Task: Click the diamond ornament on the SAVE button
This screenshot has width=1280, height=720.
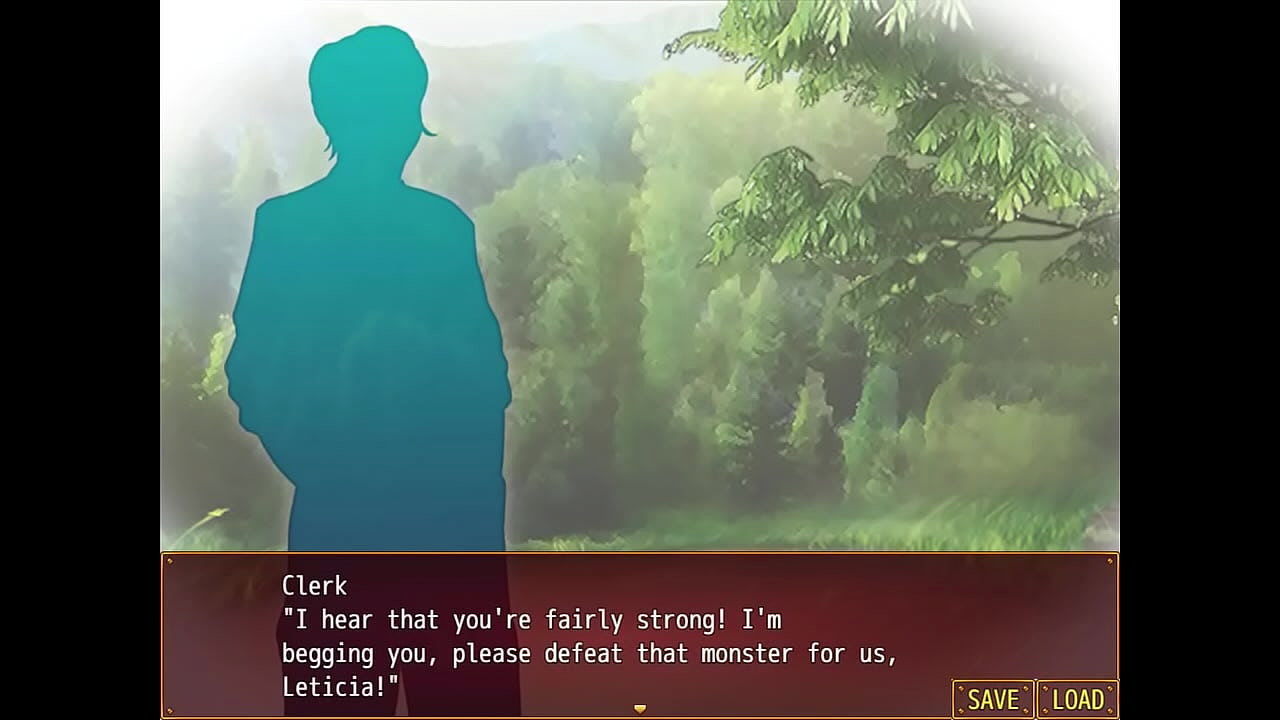Action: (x=1025, y=688)
